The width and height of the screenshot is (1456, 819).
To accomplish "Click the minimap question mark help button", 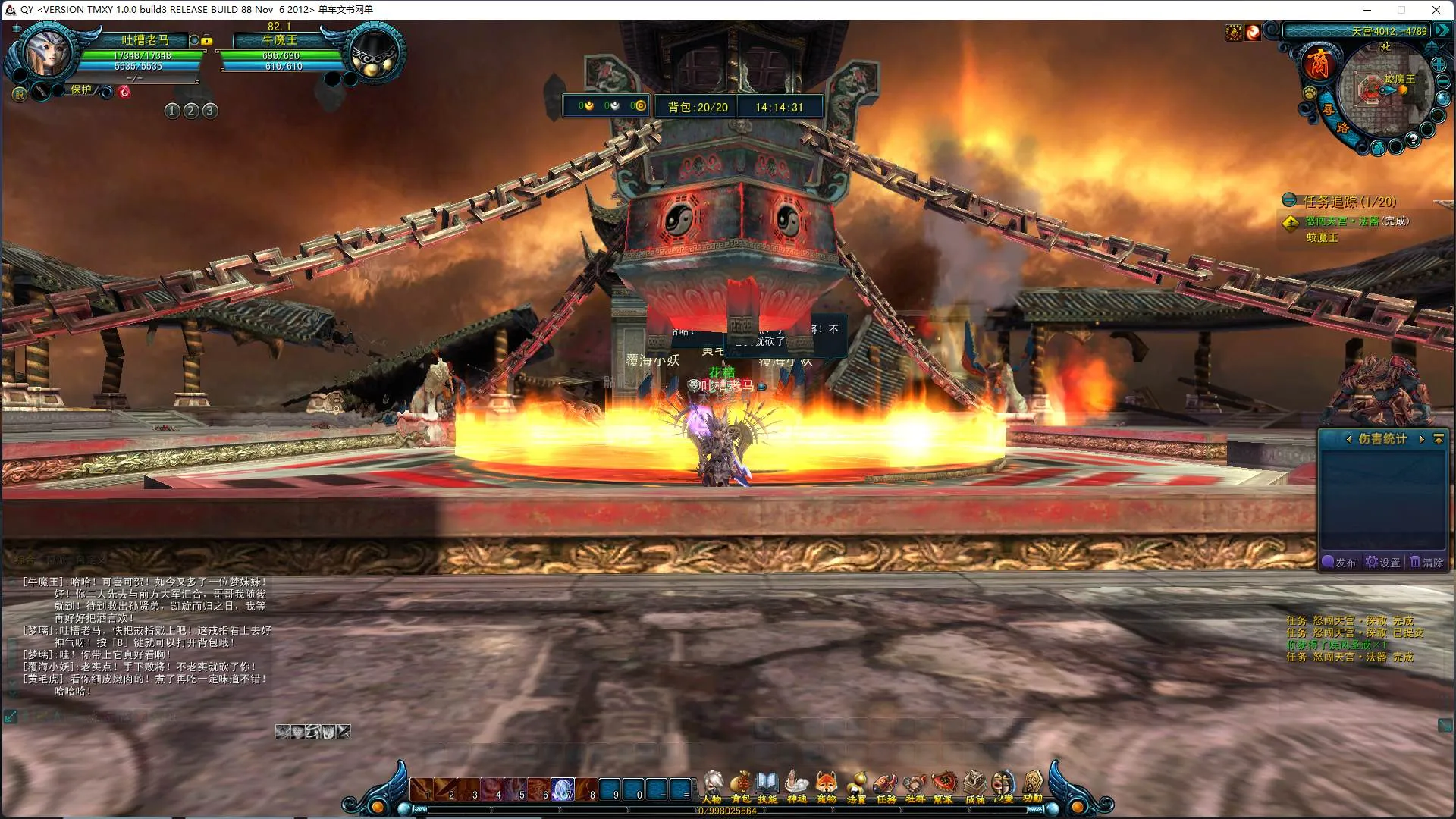I will coord(1413,140).
